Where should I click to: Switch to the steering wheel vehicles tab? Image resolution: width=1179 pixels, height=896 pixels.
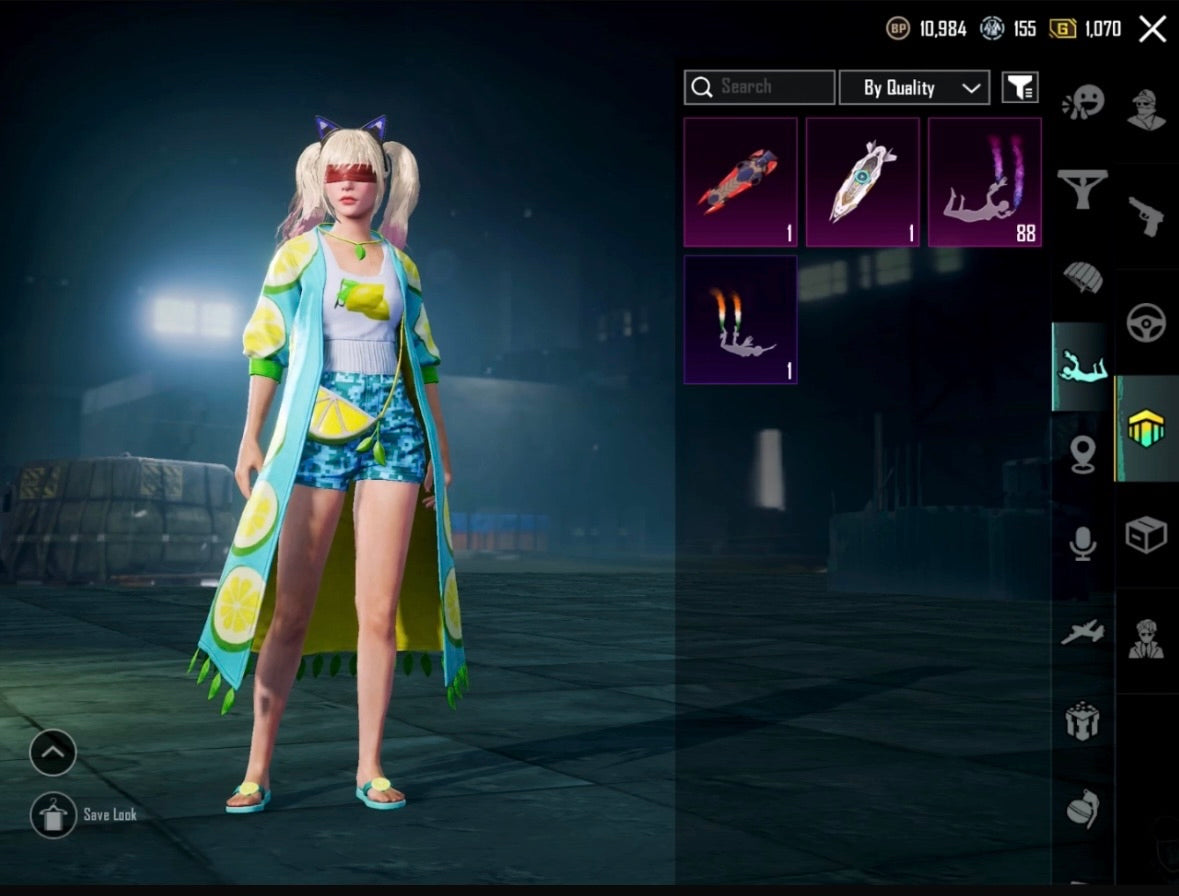coord(1146,322)
